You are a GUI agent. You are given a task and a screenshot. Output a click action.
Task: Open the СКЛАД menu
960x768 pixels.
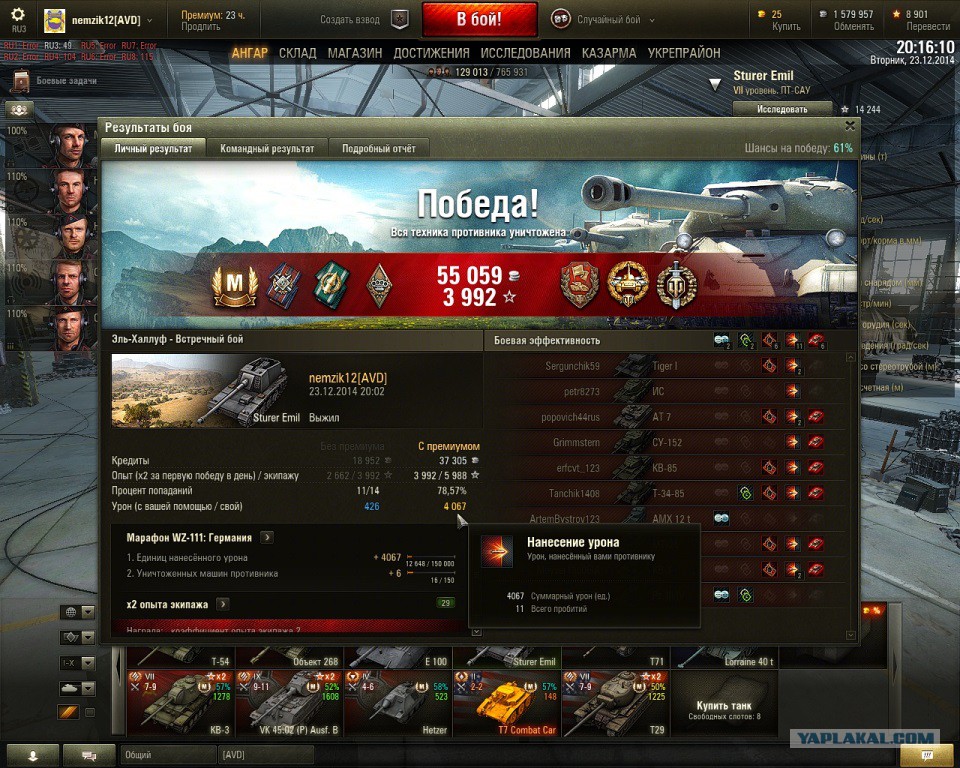click(298, 53)
